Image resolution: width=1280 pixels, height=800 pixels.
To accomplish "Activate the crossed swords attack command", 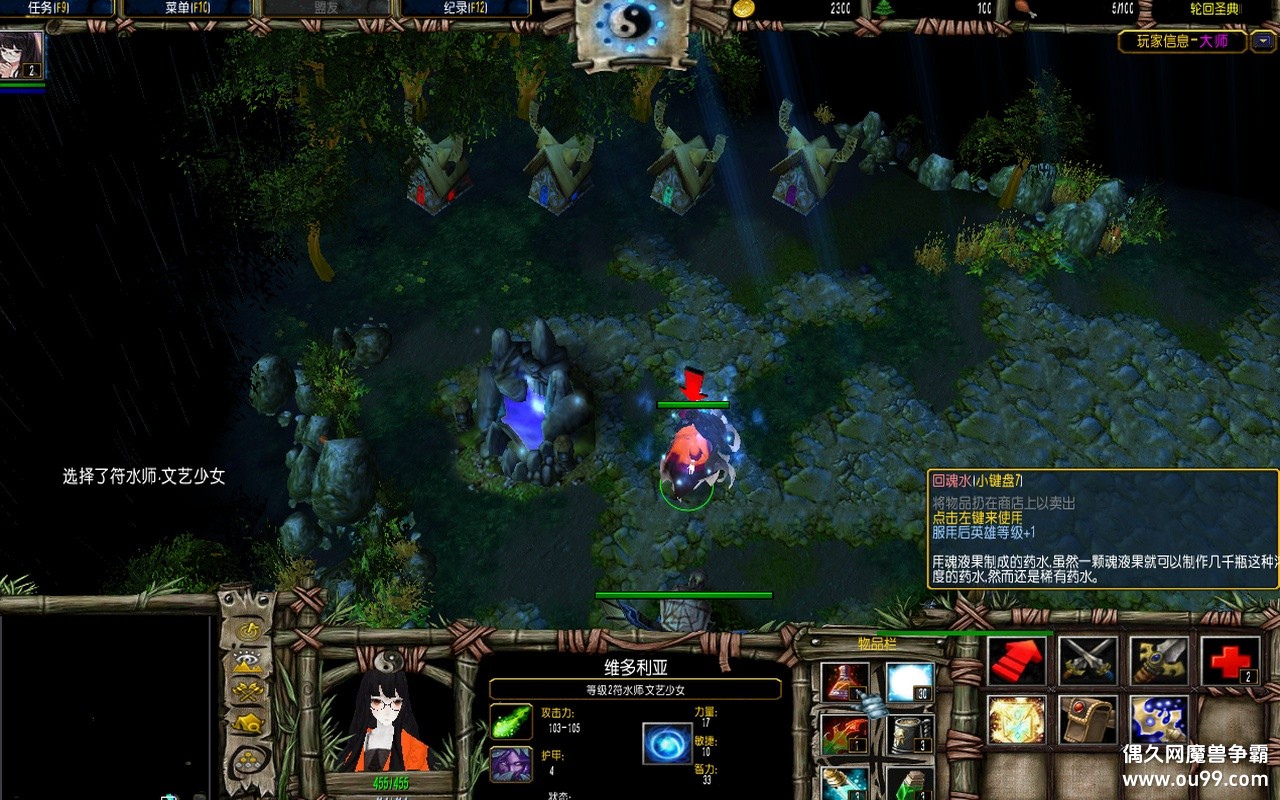I will [x=1088, y=661].
